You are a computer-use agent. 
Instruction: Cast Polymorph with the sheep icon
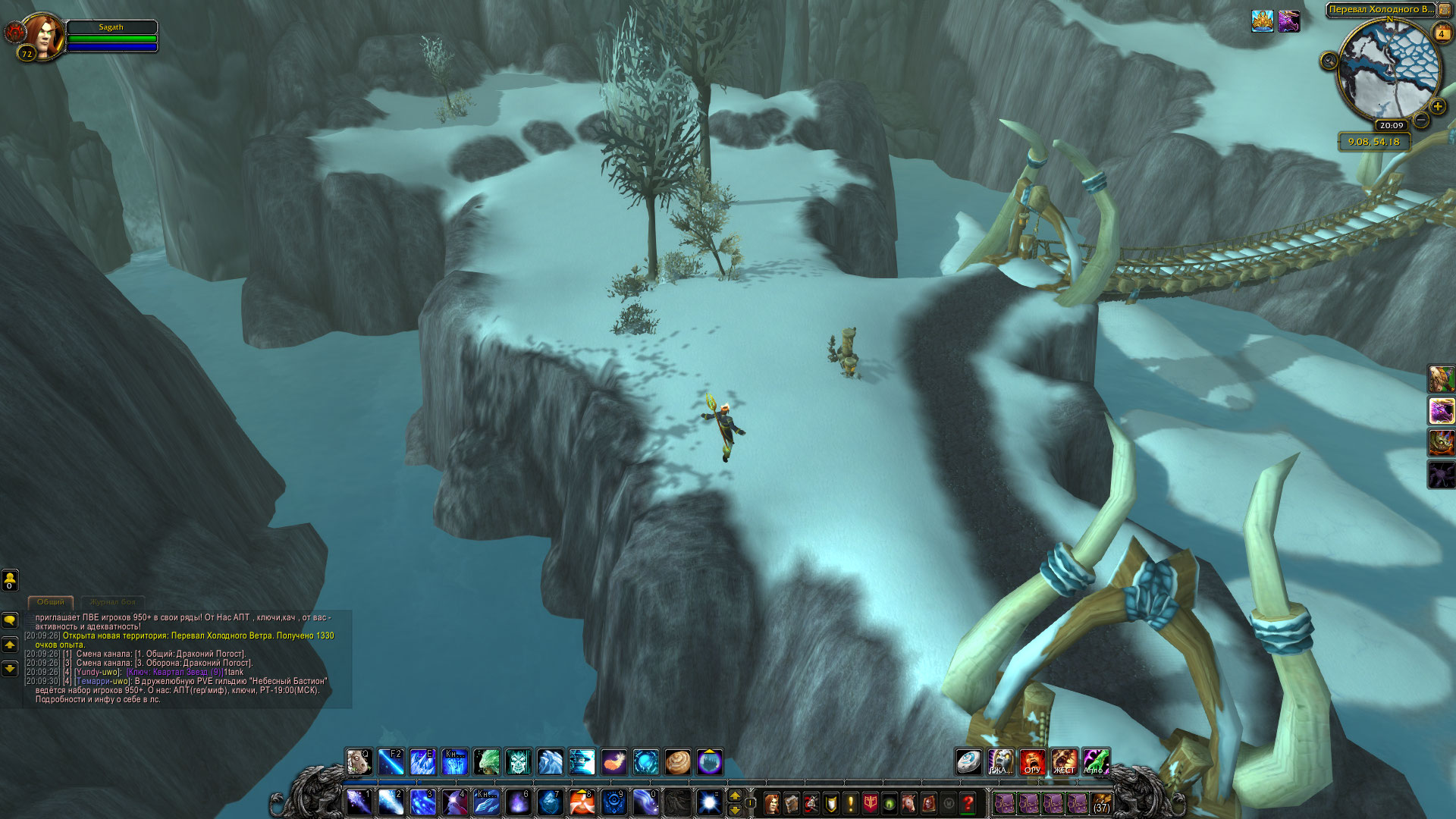click(359, 761)
